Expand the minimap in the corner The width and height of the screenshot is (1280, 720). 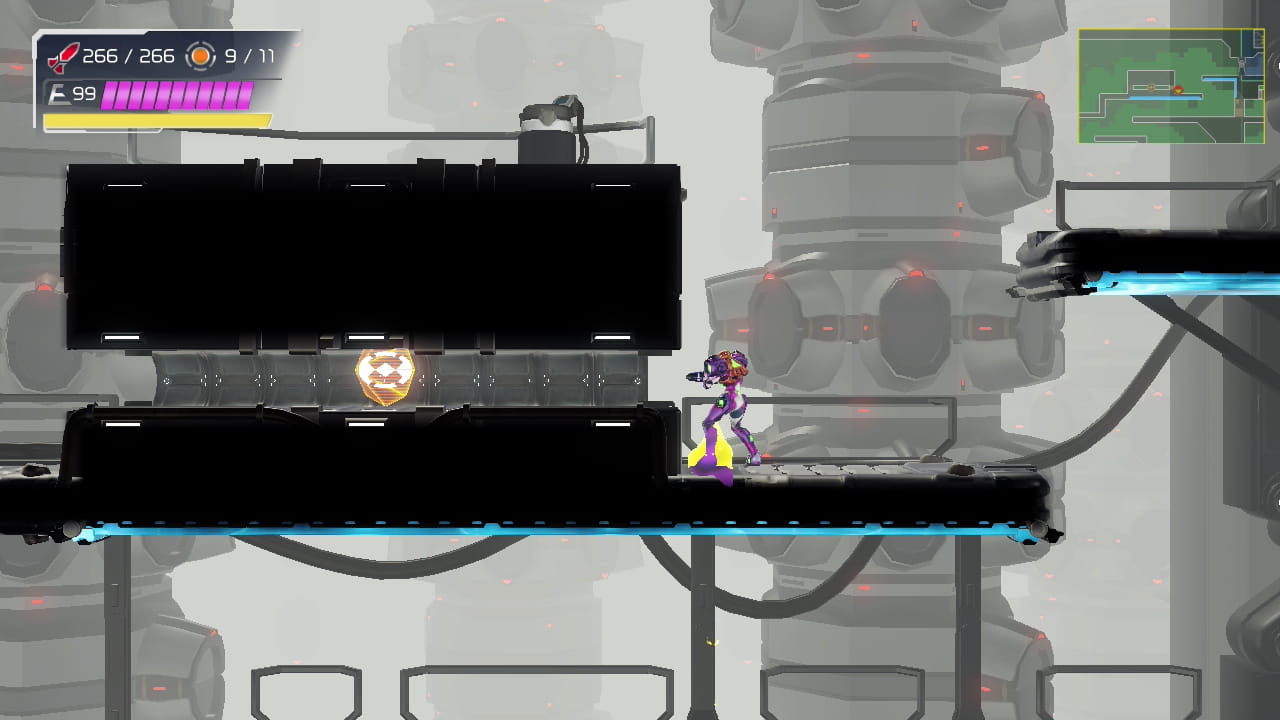click(x=1170, y=88)
